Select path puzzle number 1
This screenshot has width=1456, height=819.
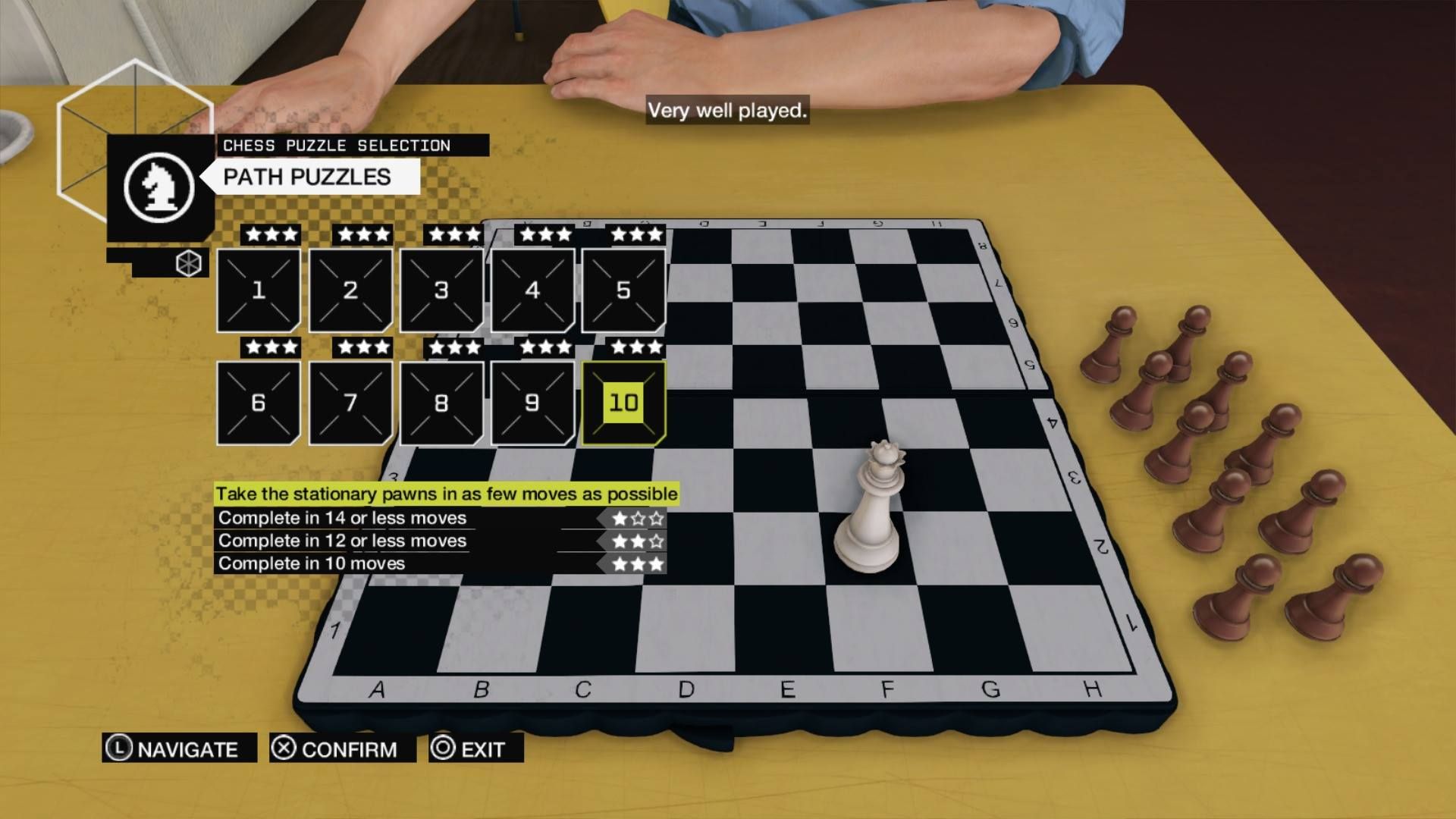tap(259, 290)
